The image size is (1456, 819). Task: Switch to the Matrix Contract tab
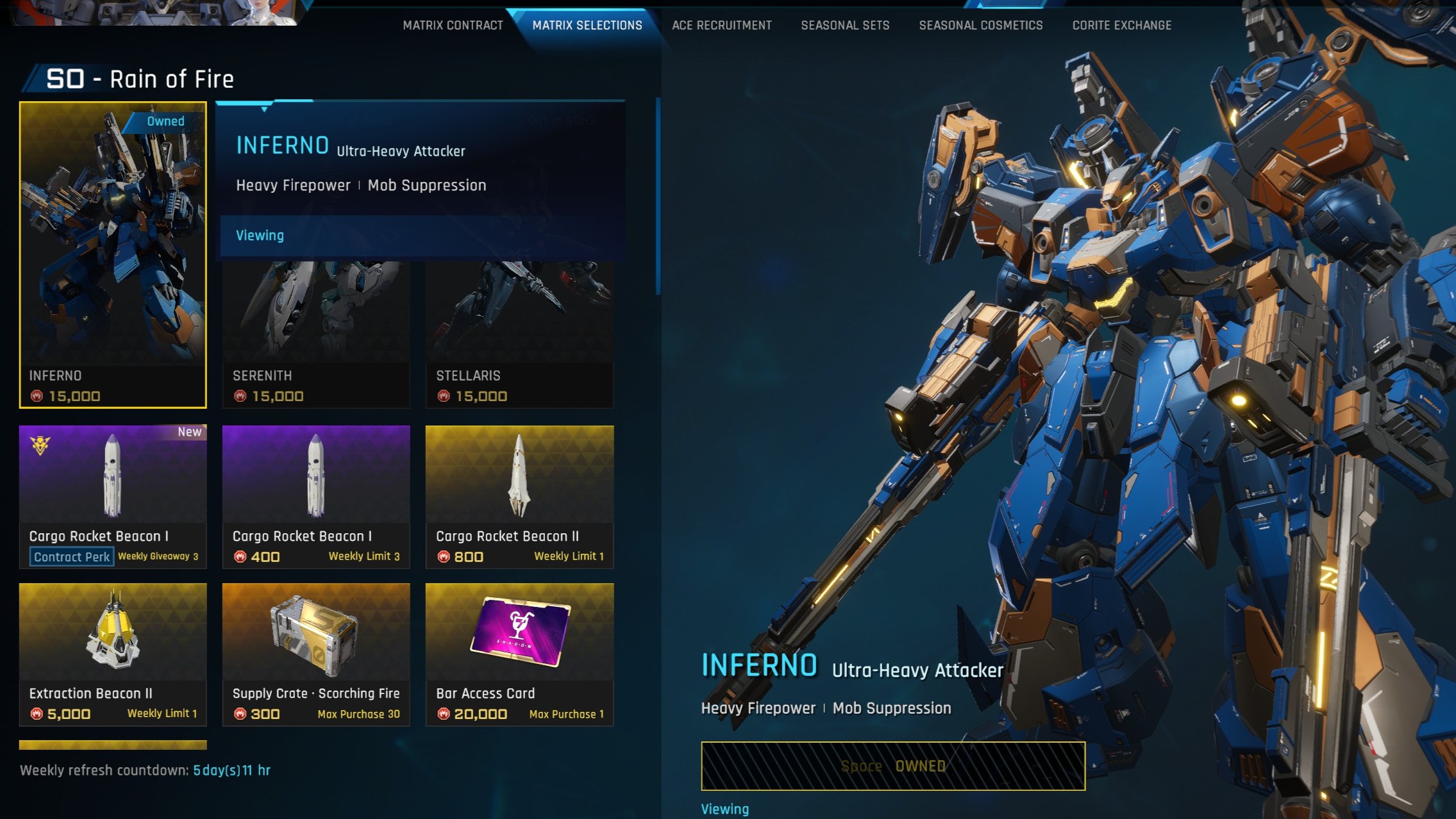click(x=453, y=26)
